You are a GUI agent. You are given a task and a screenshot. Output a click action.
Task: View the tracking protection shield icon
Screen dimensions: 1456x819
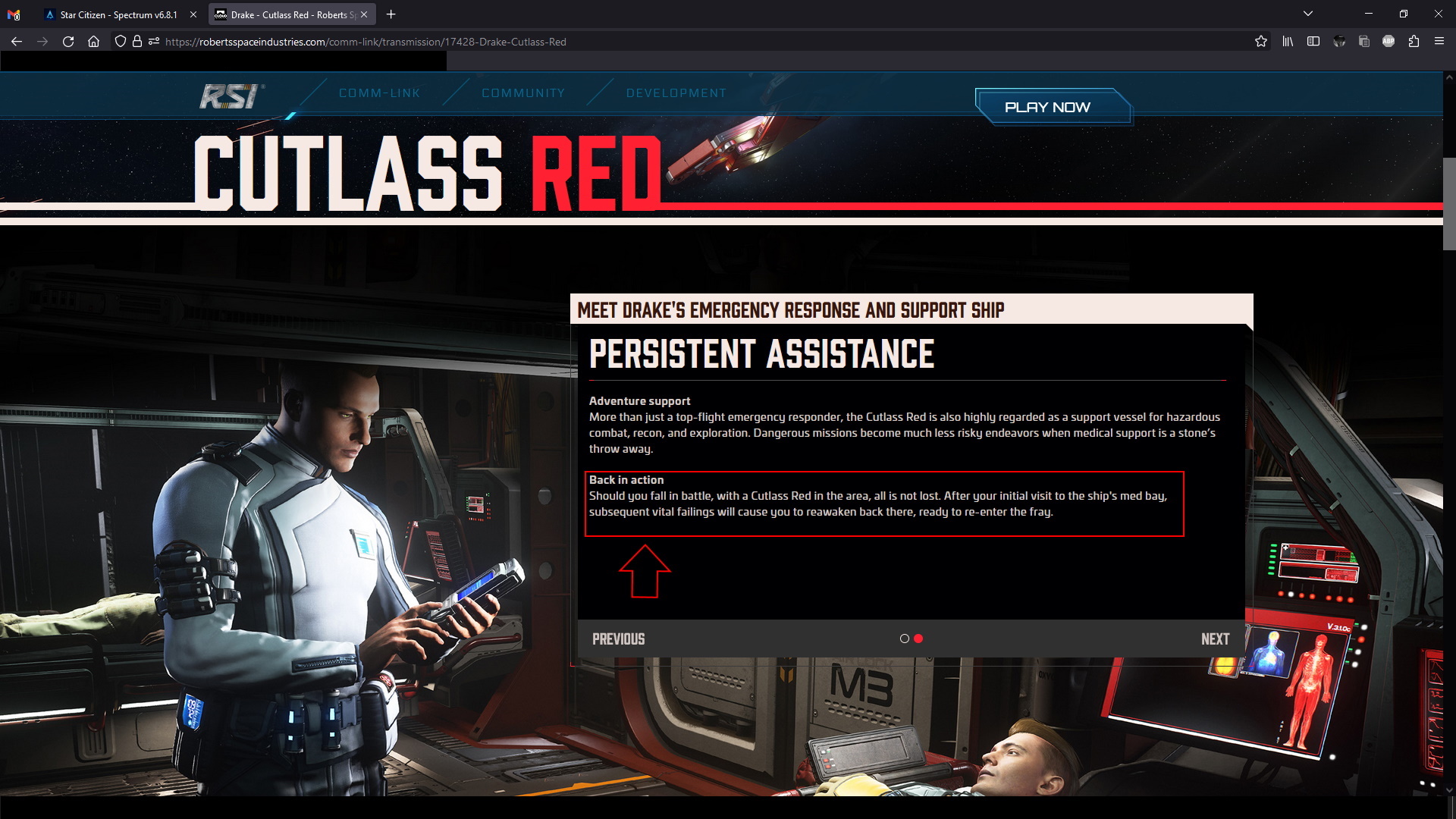pyautogui.click(x=121, y=42)
